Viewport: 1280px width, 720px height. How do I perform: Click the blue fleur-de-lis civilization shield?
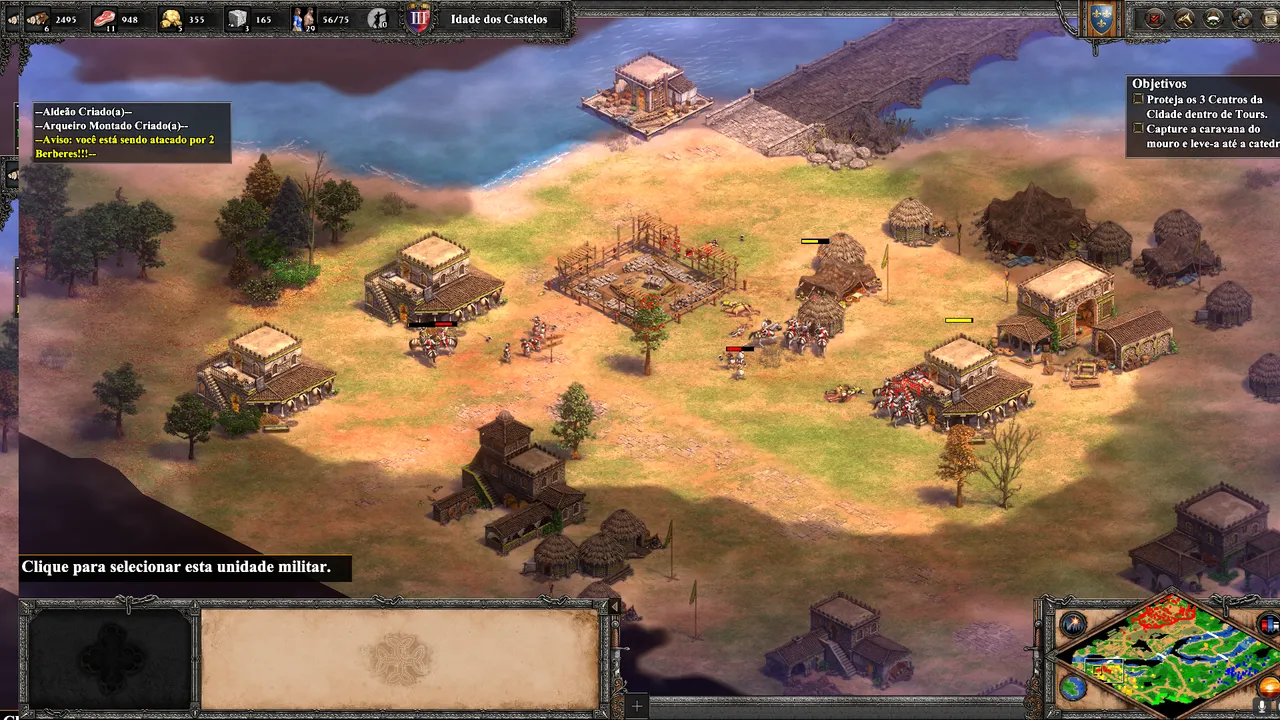(x=1101, y=20)
